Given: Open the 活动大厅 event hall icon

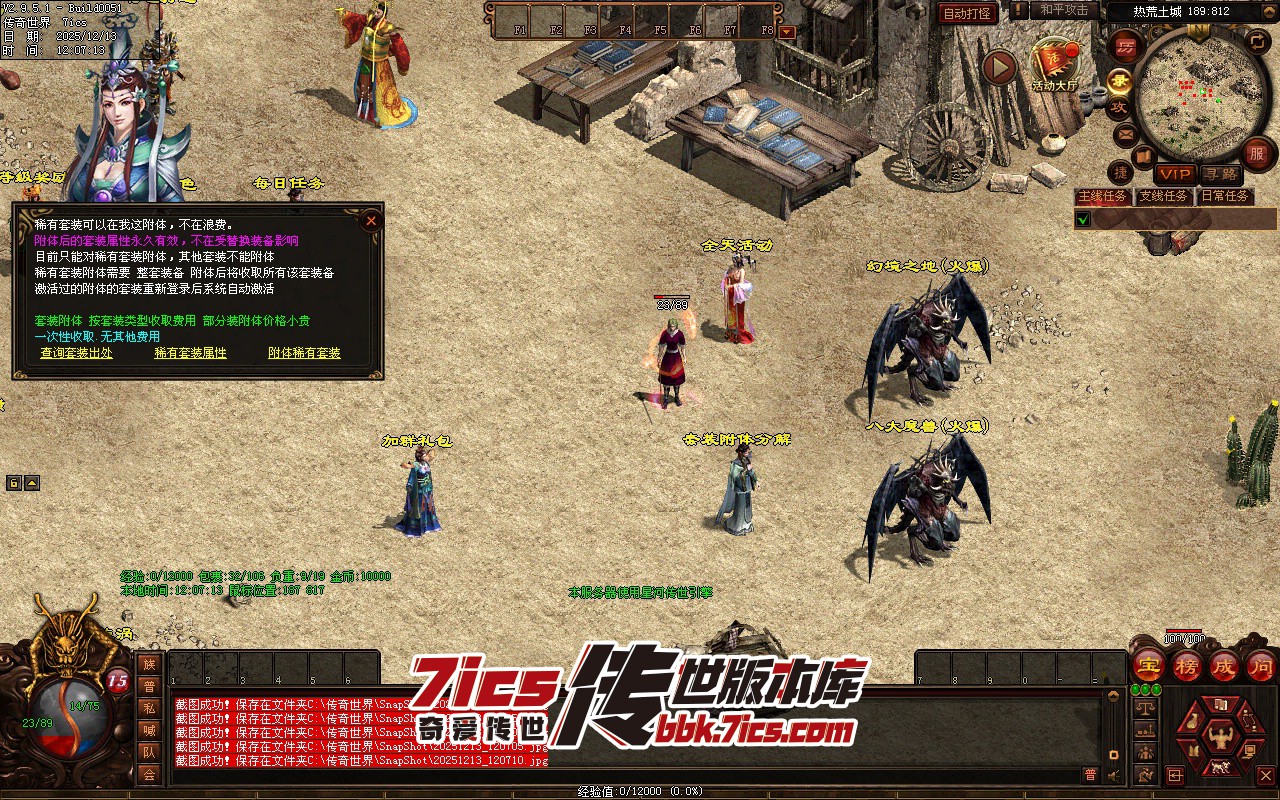Looking at the screenshot, I should point(1054,66).
